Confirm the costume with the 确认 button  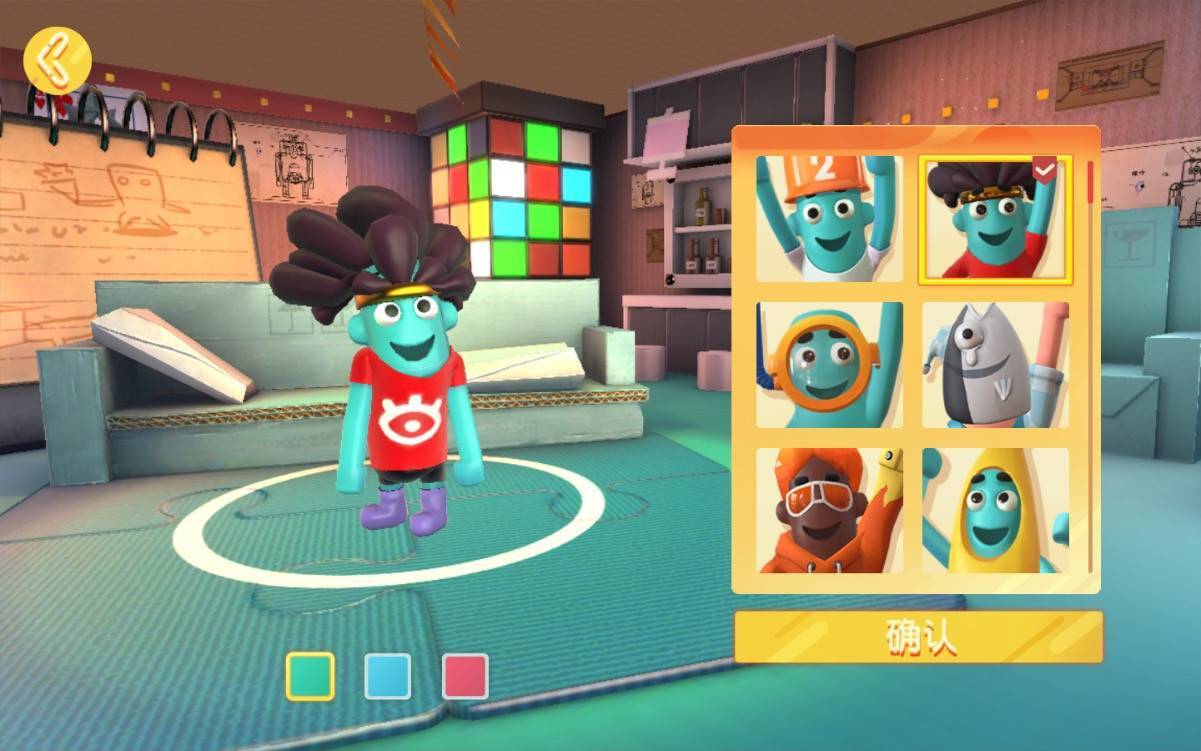[918, 637]
